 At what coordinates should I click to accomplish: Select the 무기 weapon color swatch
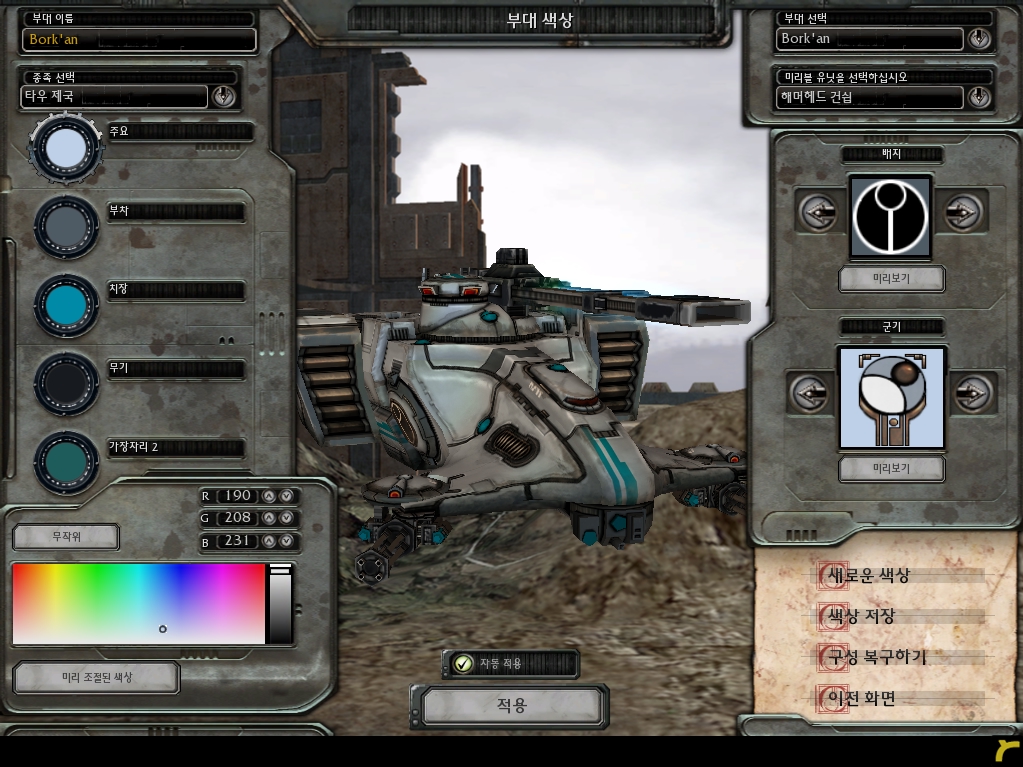point(66,383)
